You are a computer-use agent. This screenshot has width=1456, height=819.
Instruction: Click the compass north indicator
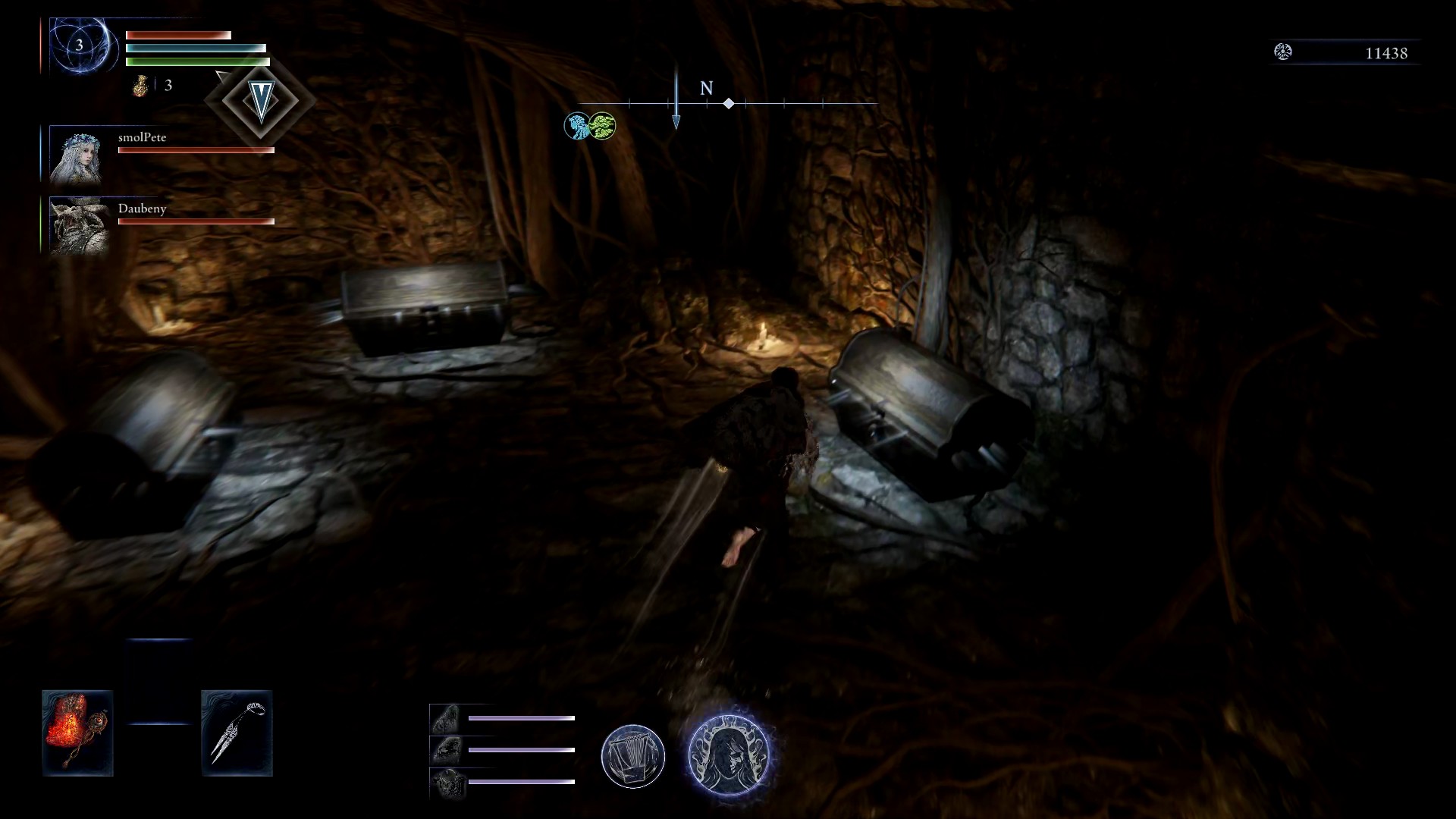click(706, 89)
